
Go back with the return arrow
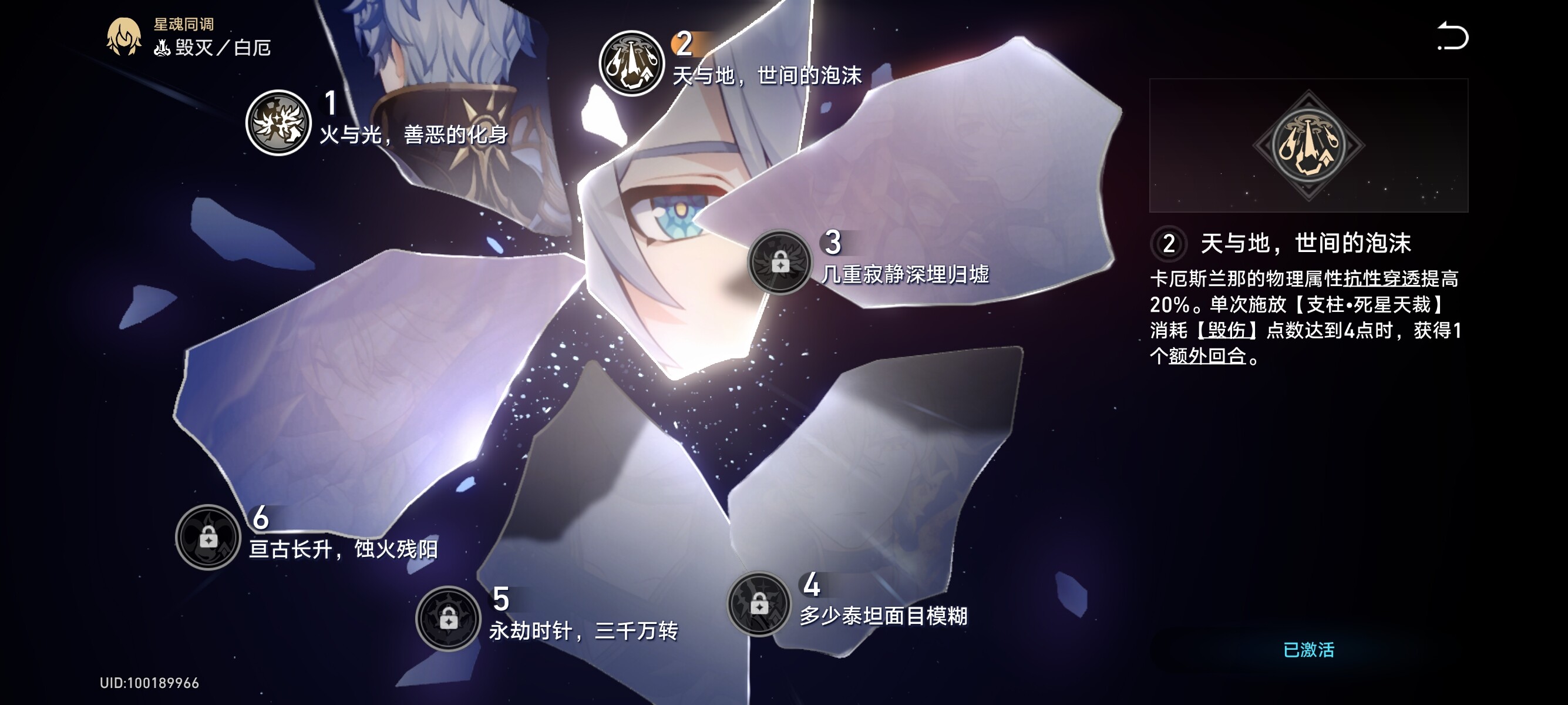1452,36
